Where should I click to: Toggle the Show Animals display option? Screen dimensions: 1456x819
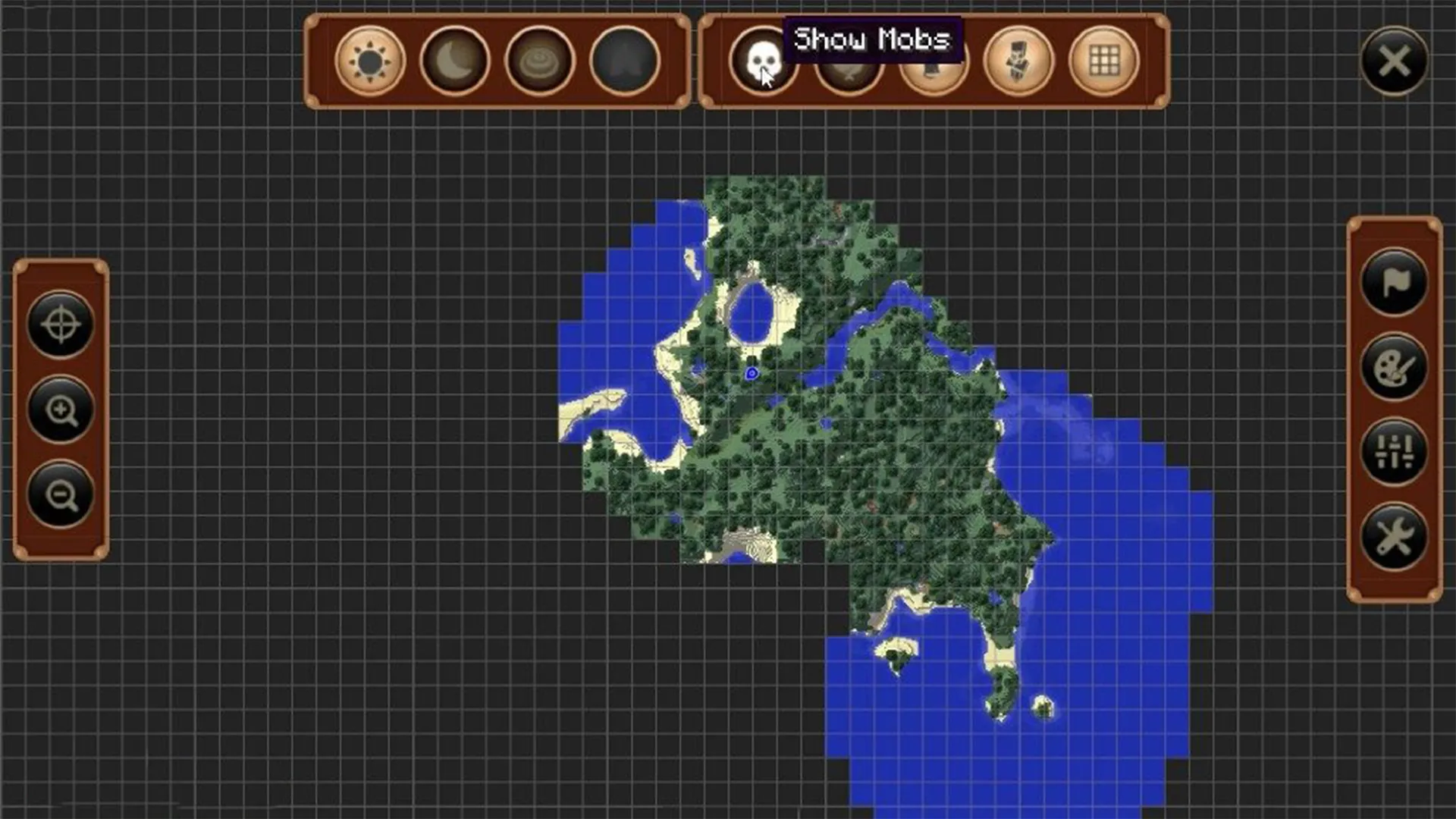pyautogui.click(x=848, y=62)
